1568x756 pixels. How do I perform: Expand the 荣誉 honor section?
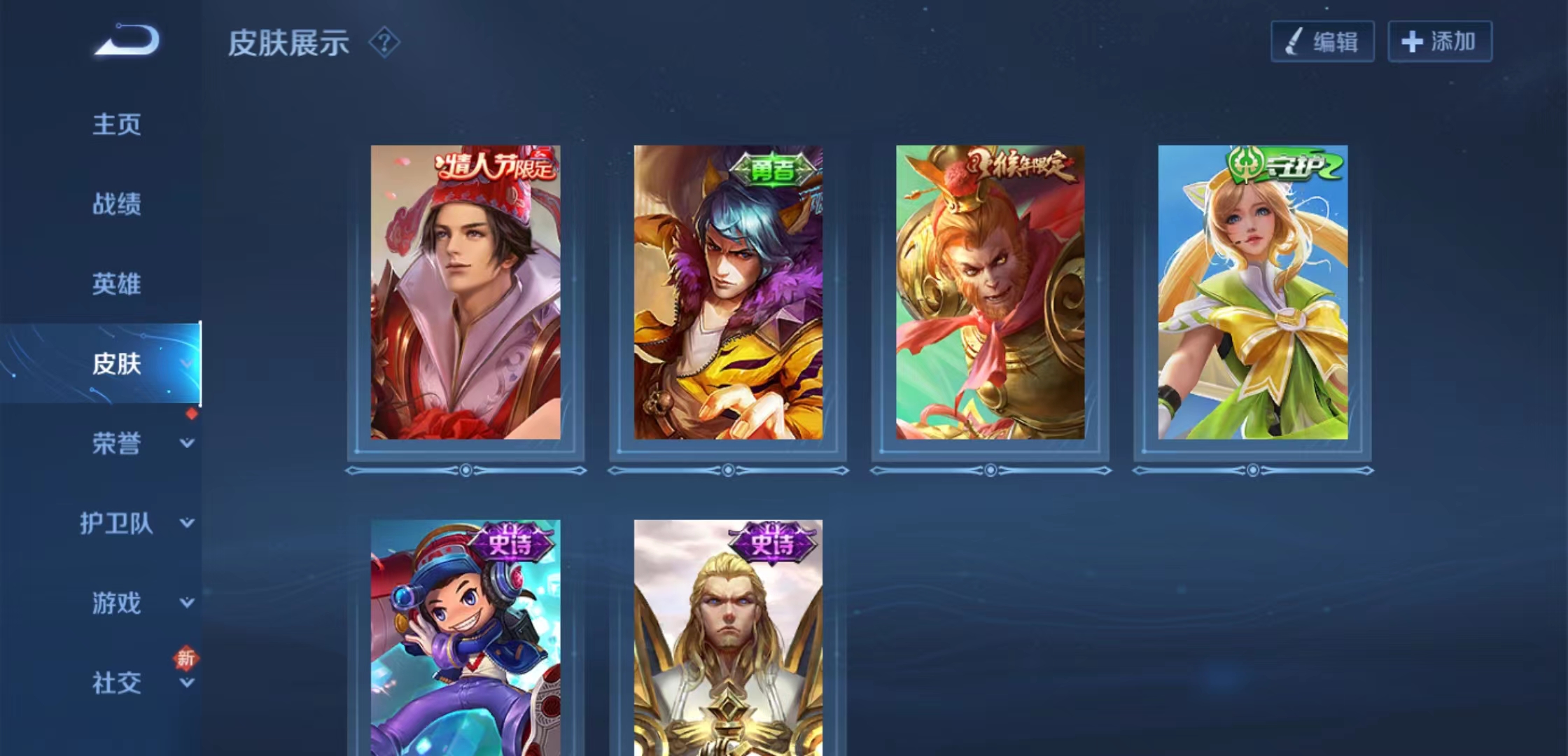coord(117,444)
